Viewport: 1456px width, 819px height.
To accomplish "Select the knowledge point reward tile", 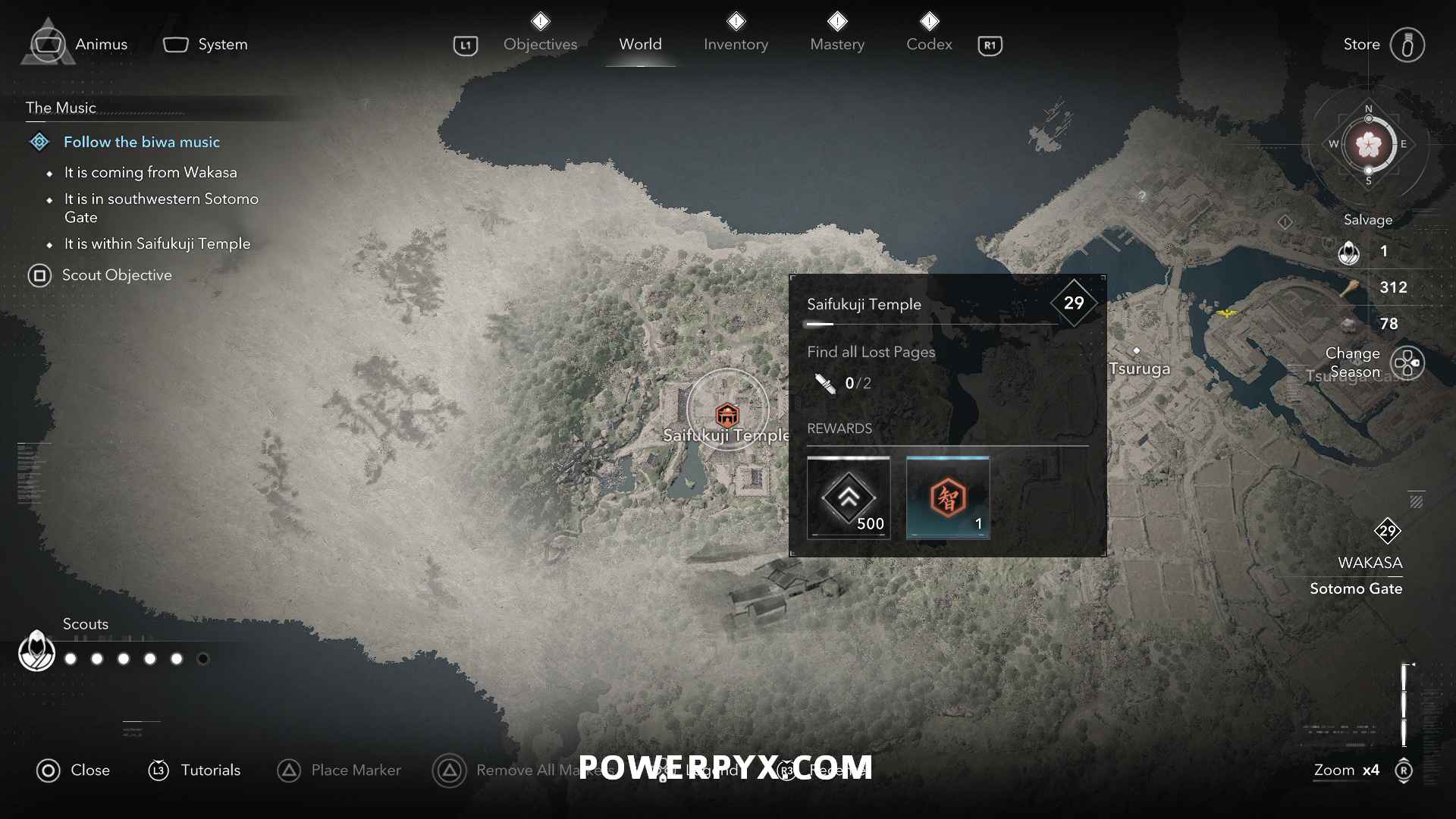I will [948, 497].
